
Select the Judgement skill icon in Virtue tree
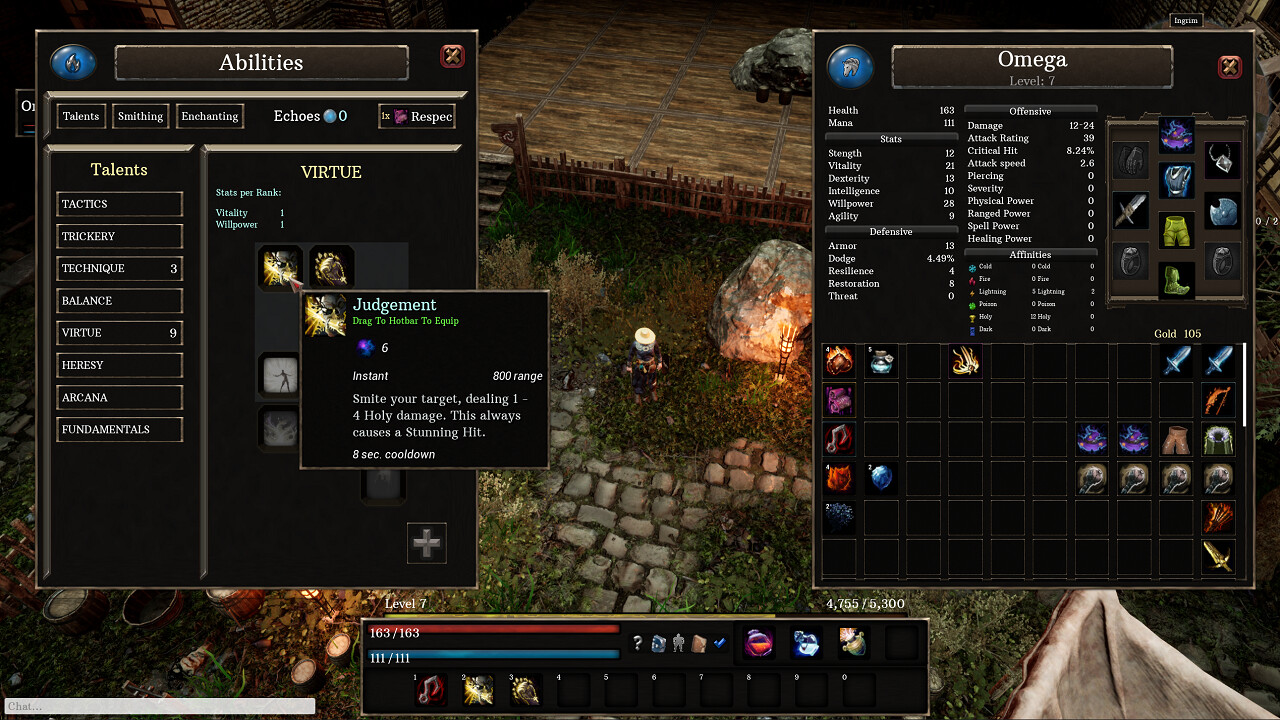[280, 267]
